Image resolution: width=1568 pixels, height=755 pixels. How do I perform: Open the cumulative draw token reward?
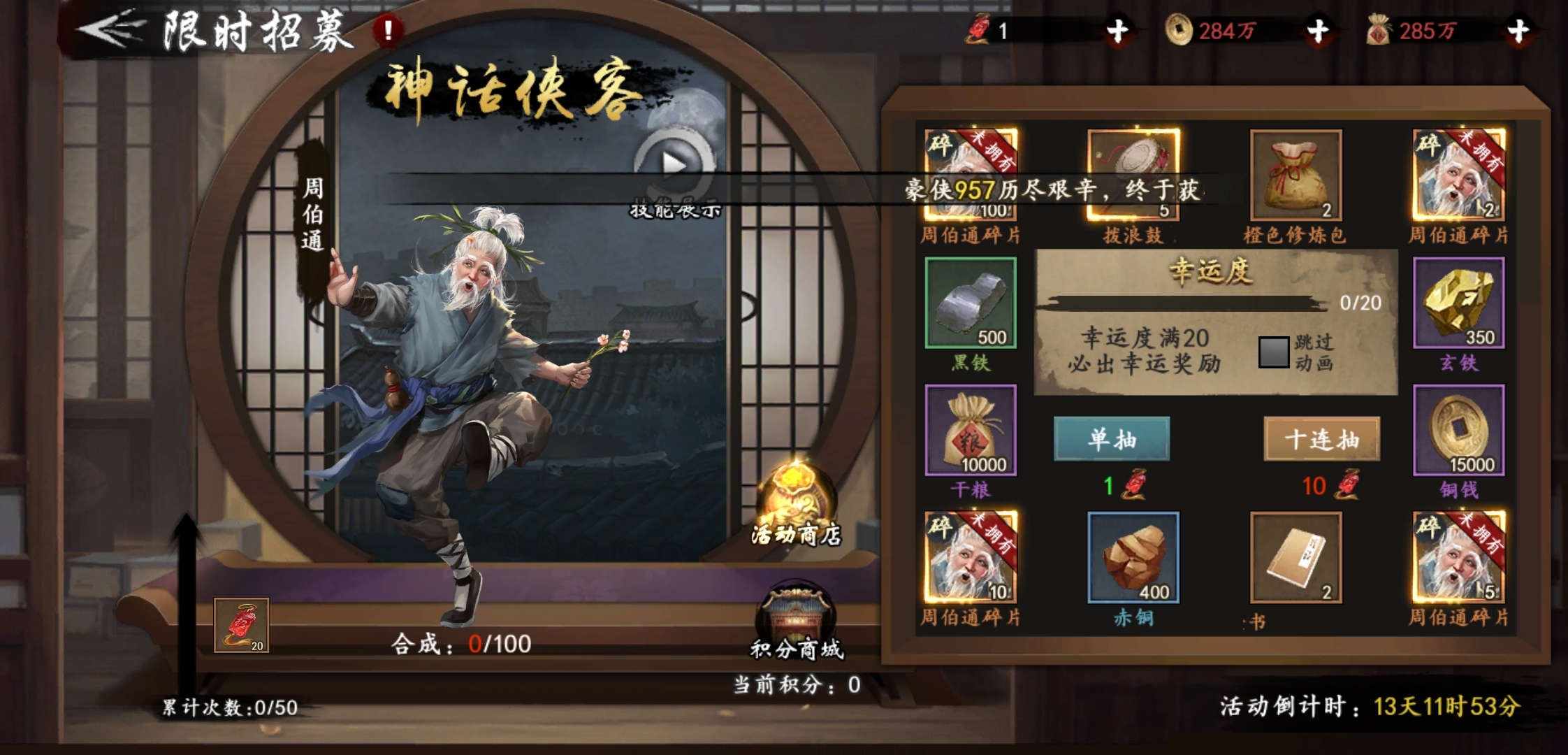241,625
